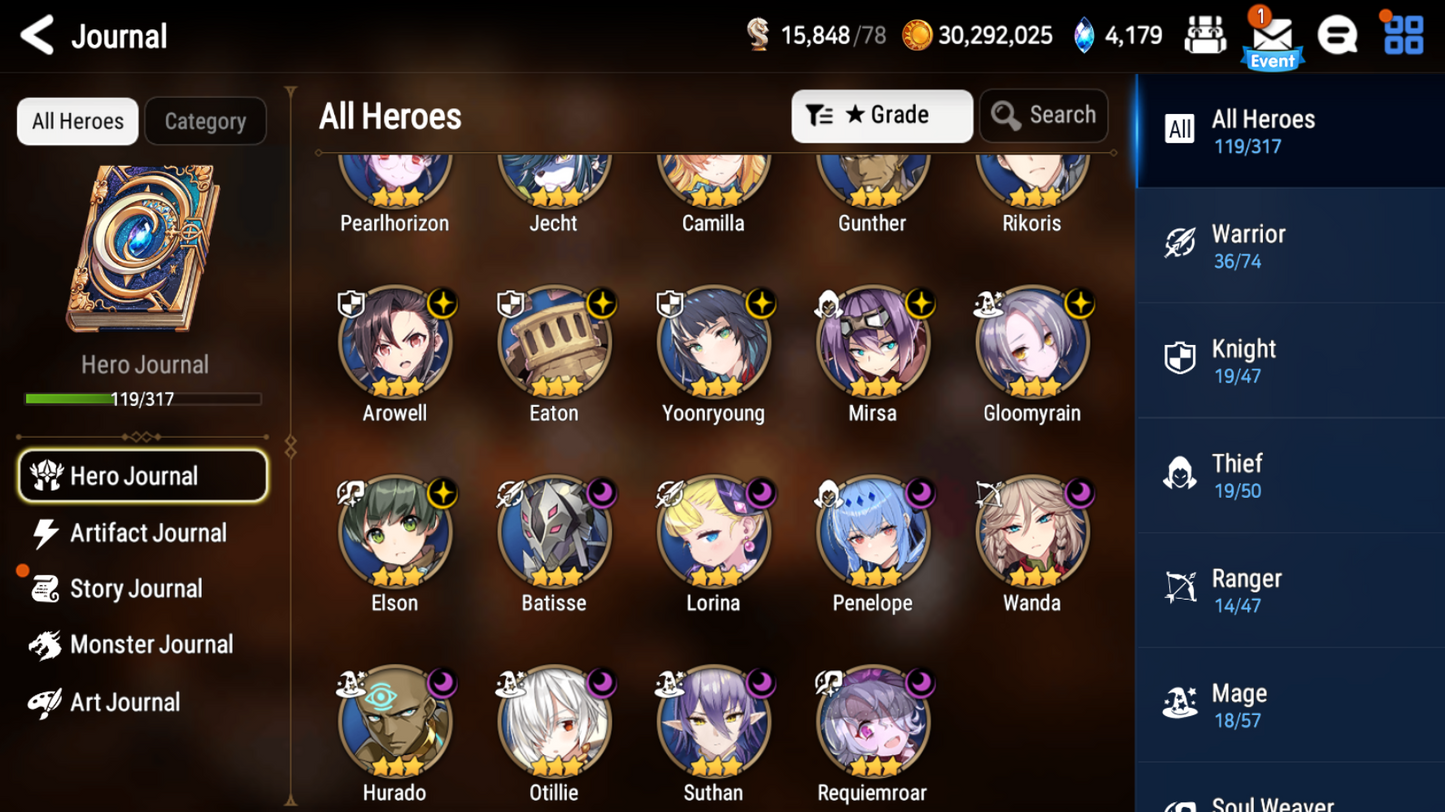
Task: View hero Requiemroar entry
Action: pos(872,723)
